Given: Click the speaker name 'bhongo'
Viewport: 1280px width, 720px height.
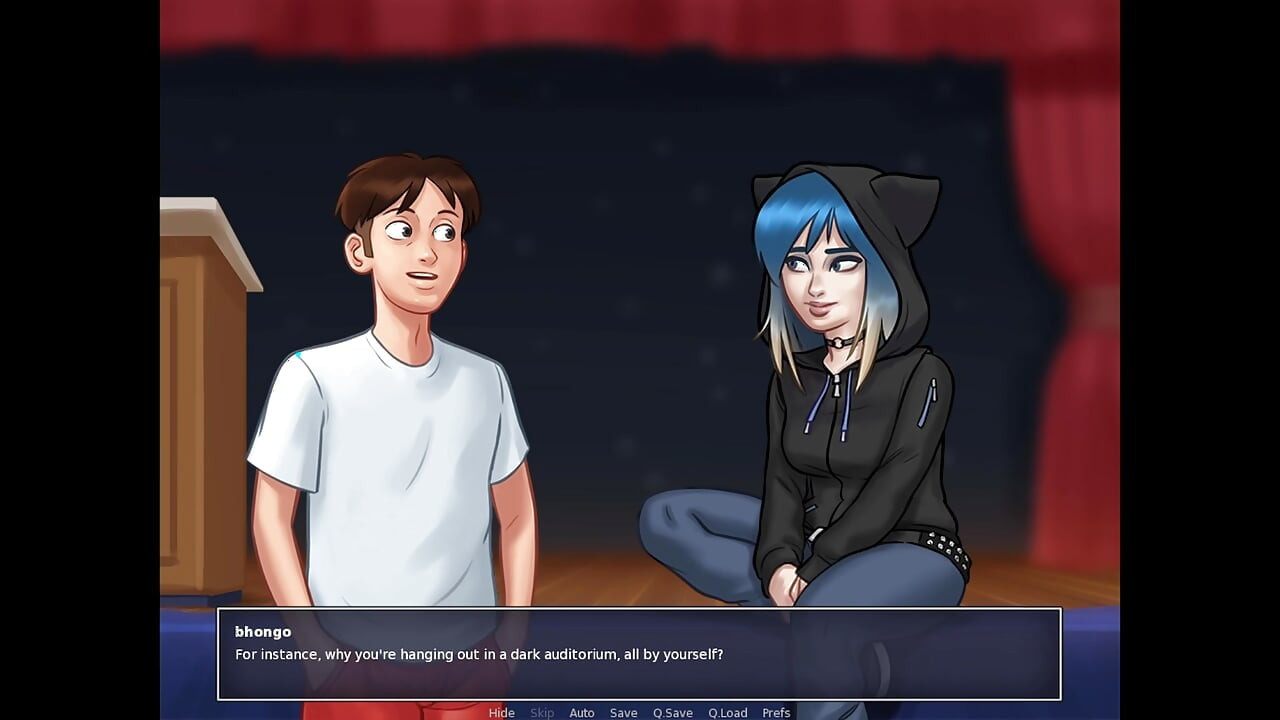Looking at the screenshot, I should 264,631.
